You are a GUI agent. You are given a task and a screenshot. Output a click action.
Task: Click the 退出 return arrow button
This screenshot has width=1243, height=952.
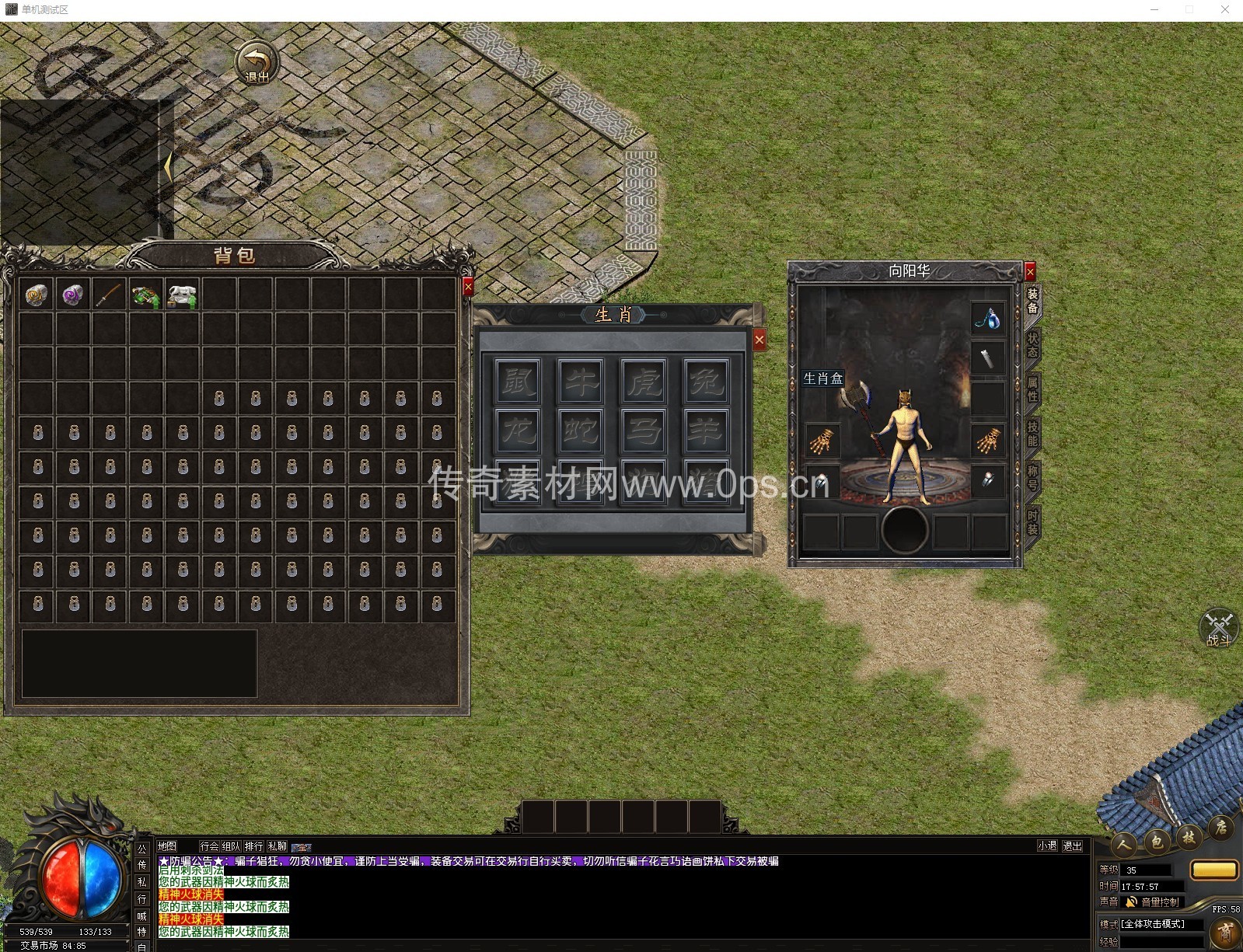pyautogui.click(x=257, y=63)
